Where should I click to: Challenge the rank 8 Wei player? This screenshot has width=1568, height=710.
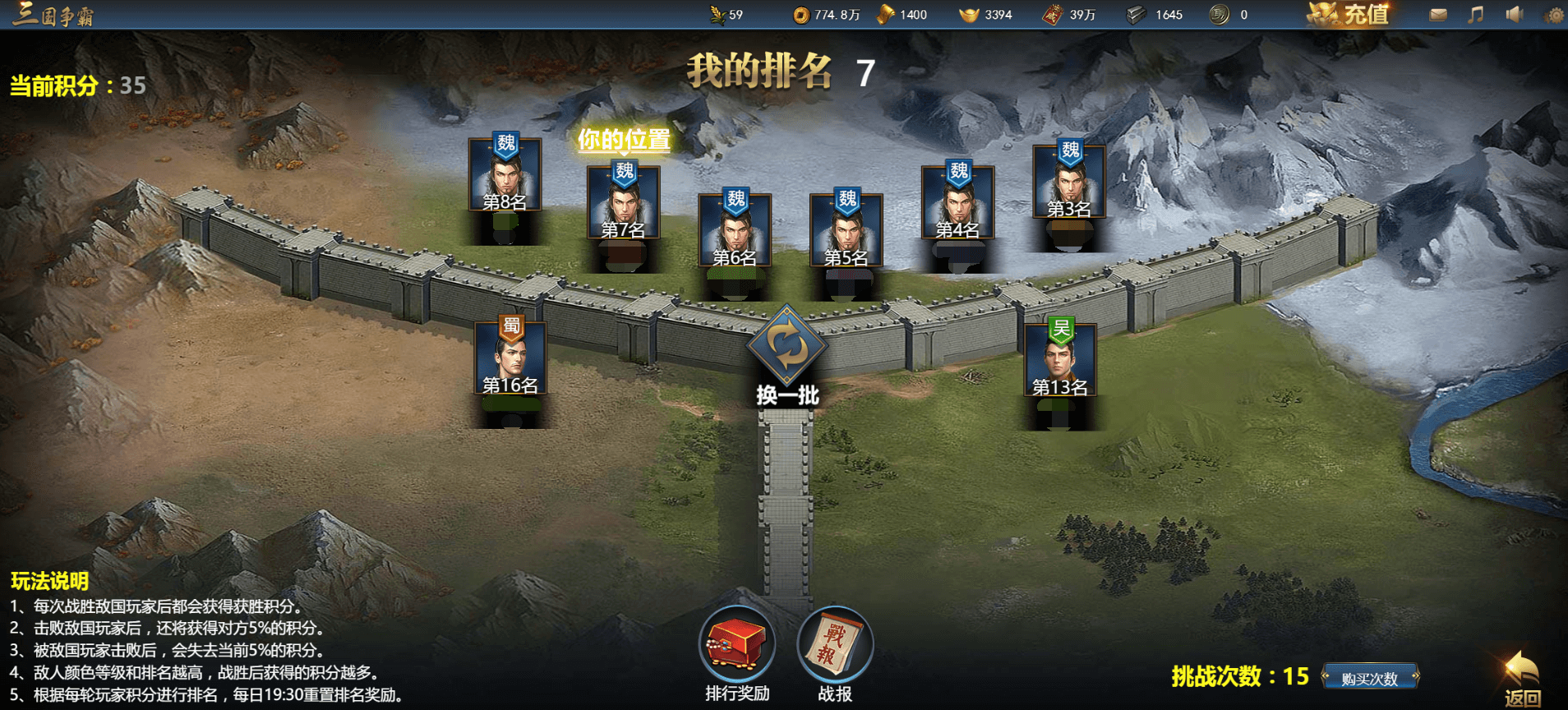click(x=505, y=175)
